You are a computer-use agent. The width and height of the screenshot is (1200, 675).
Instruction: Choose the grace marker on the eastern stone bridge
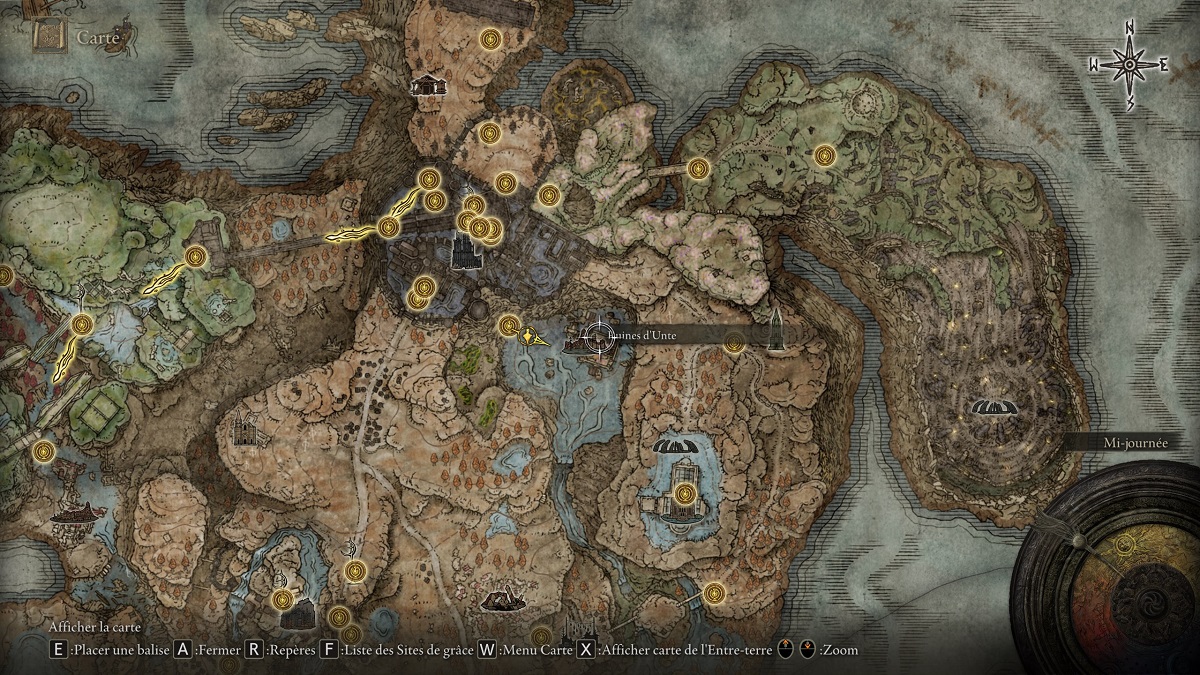(698, 168)
